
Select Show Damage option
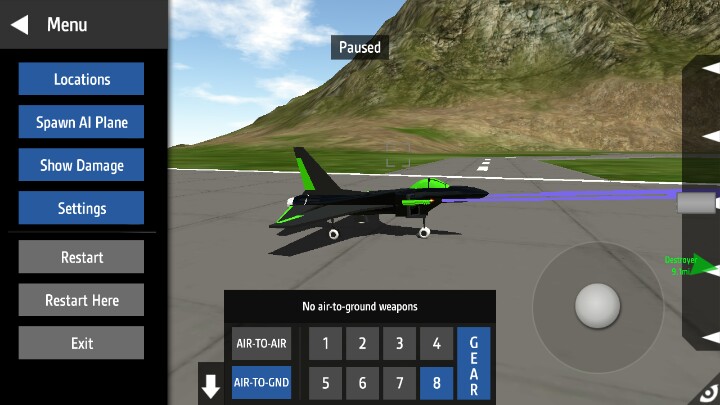click(81, 165)
